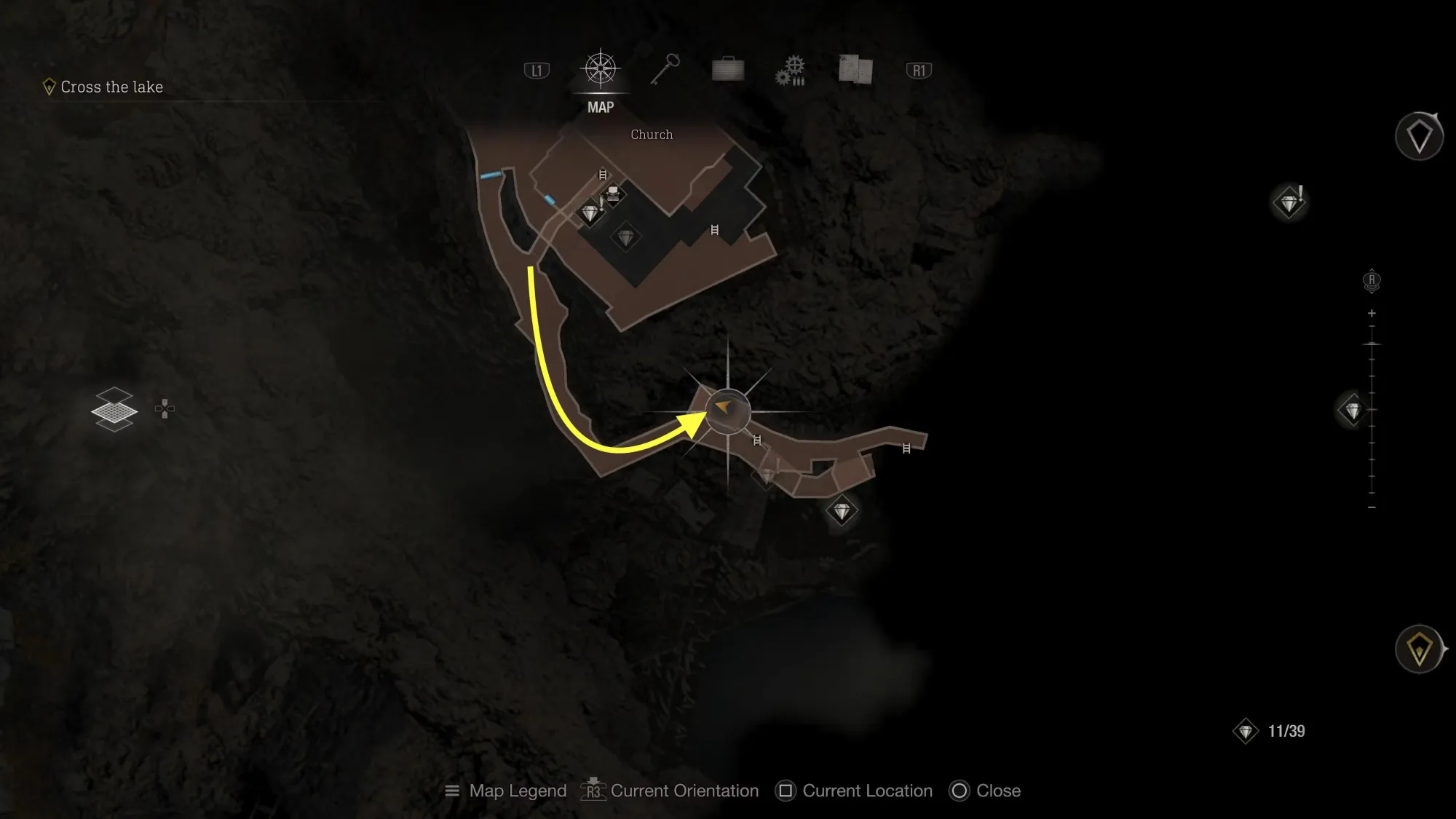The height and width of the screenshot is (819, 1456).
Task: Center map on Current Location
Action: (854, 791)
